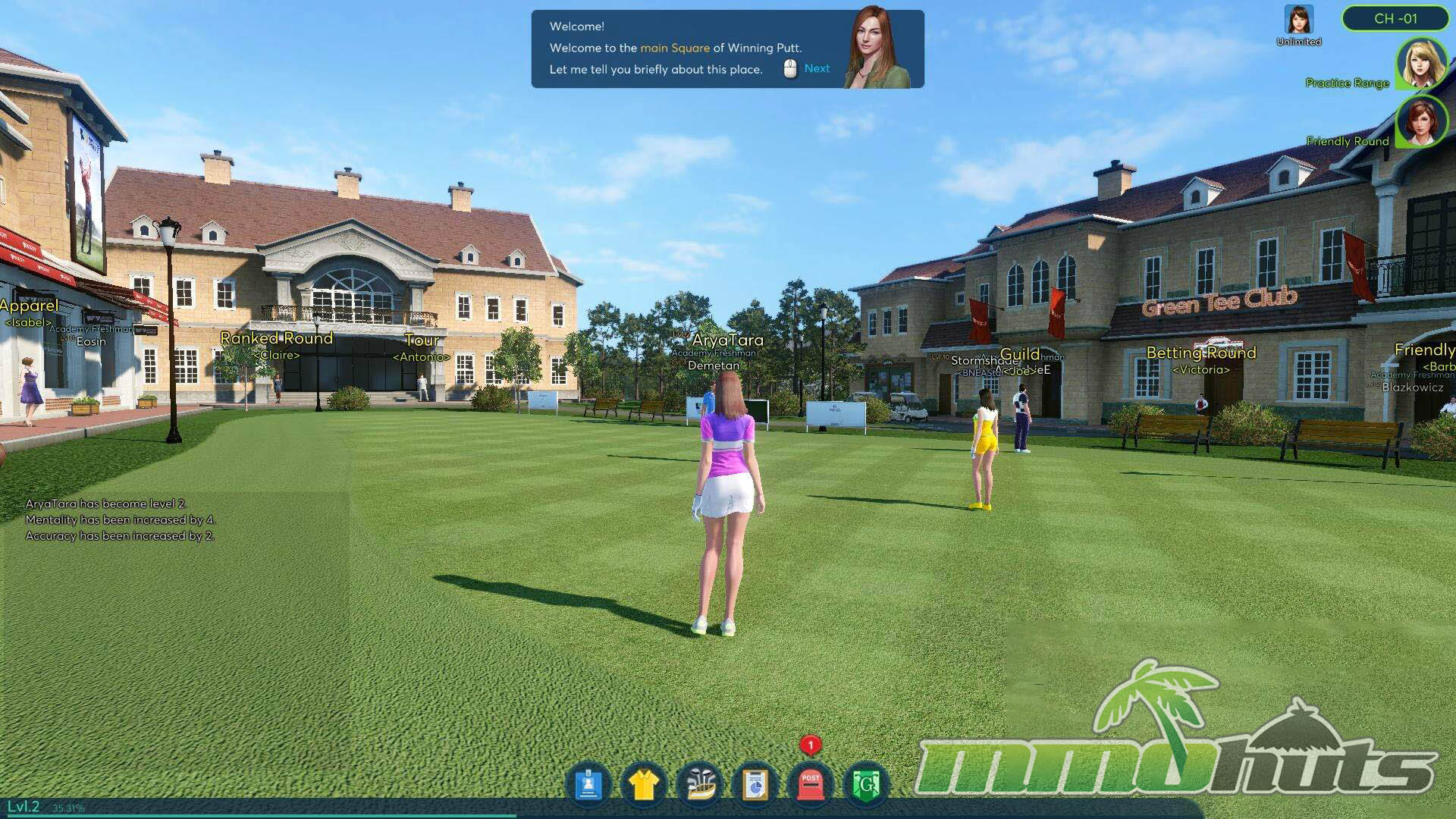Screen dimensions: 1456x819
Task: Open the yellow shirt apparel icon
Action: click(644, 785)
